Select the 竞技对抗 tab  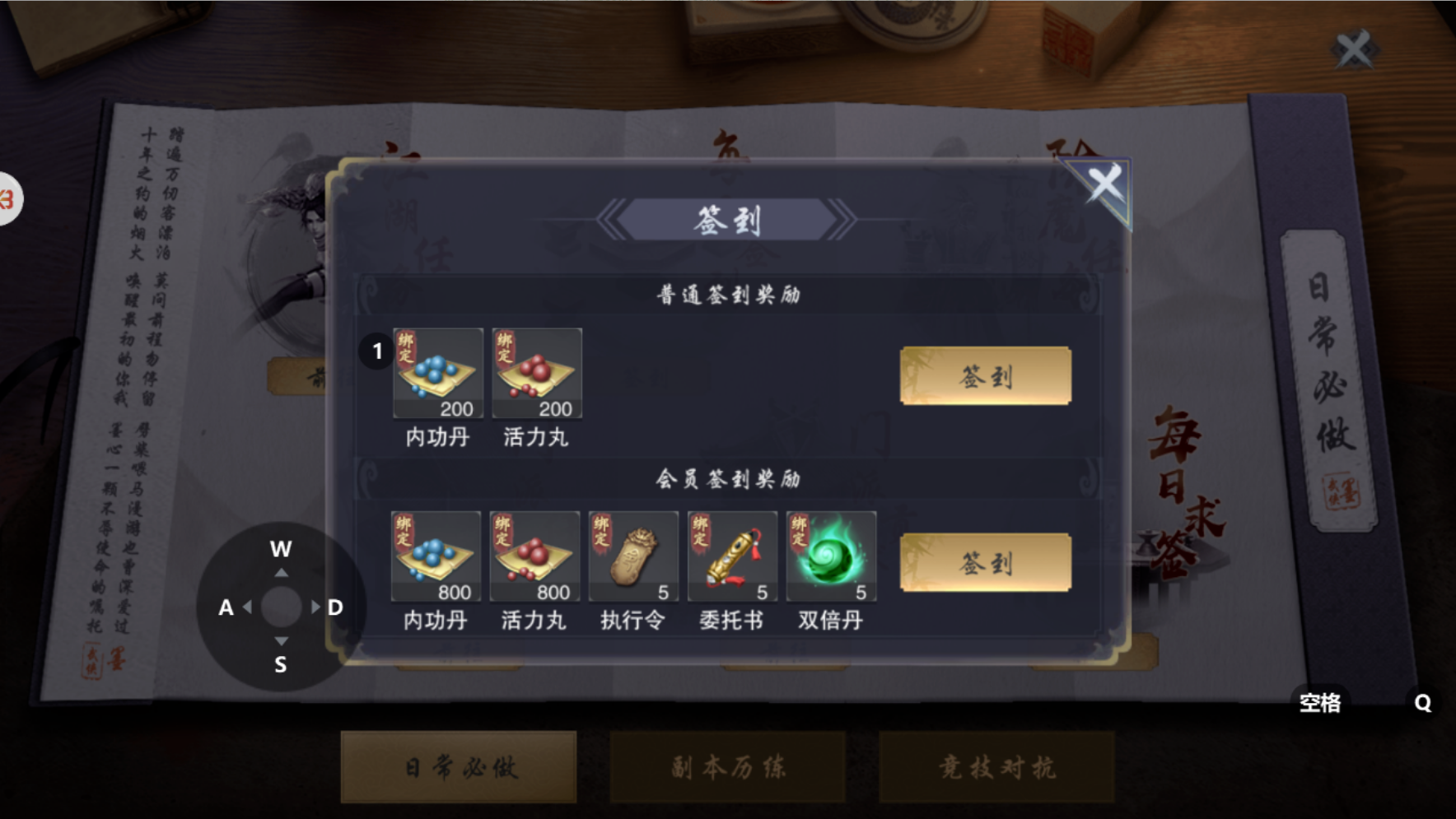pyautogui.click(x=998, y=766)
